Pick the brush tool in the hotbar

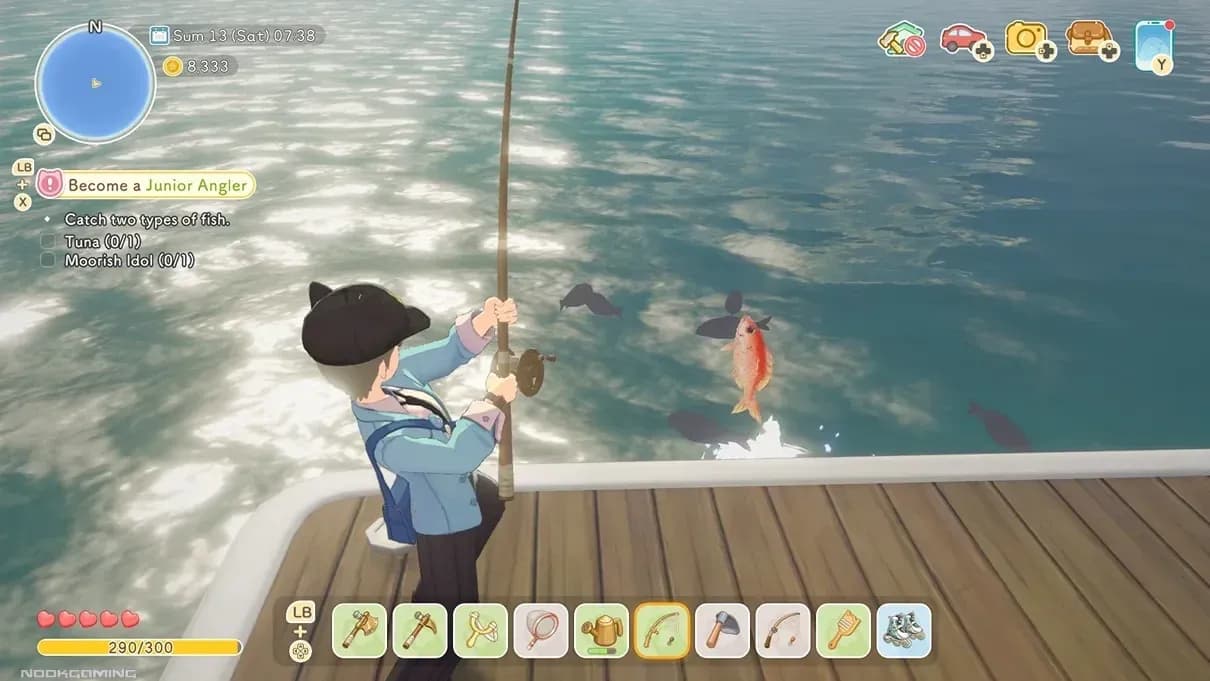pyautogui.click(x=843, y=631)
